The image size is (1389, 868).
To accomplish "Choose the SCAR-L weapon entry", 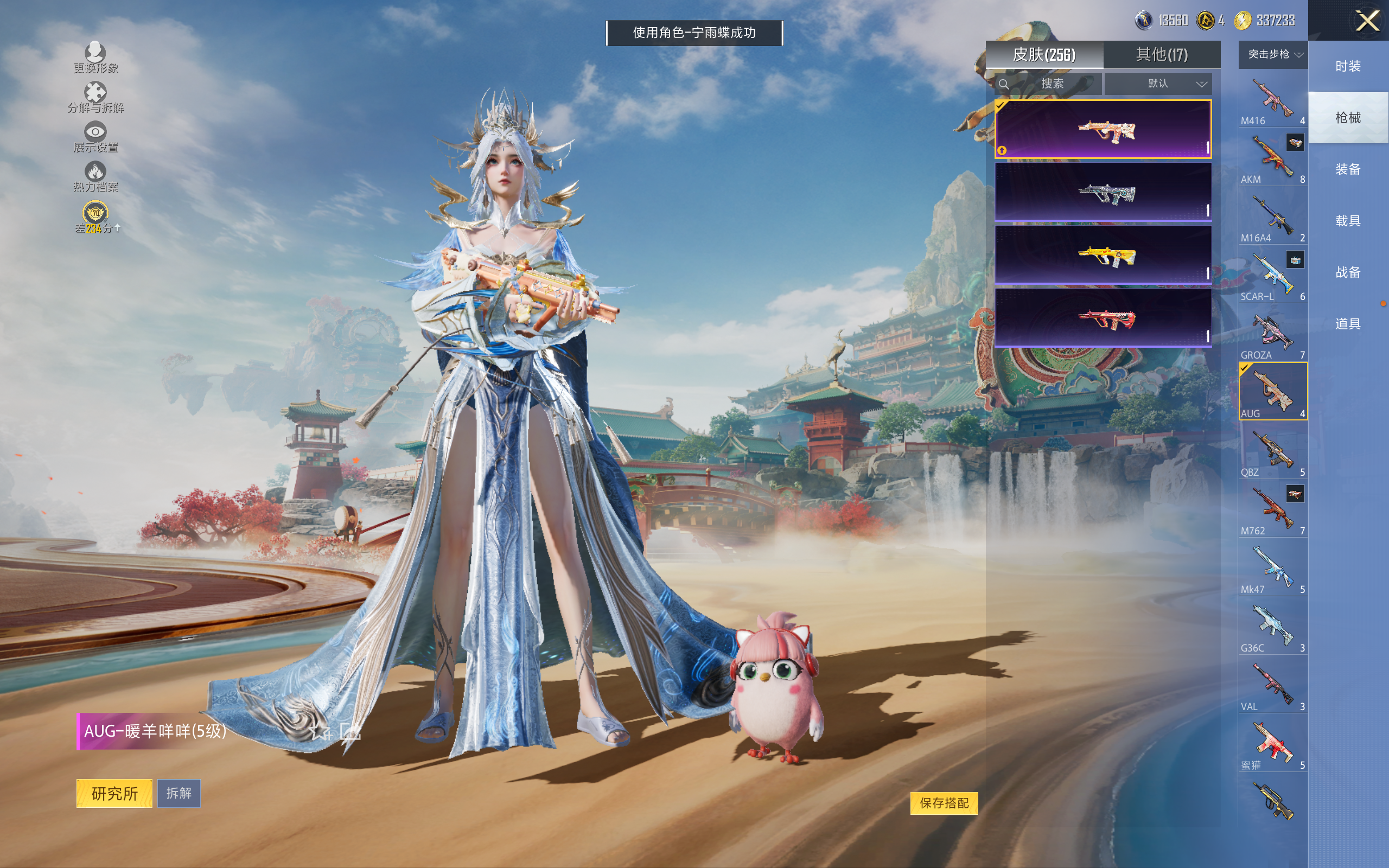I will pos(1272,277).
